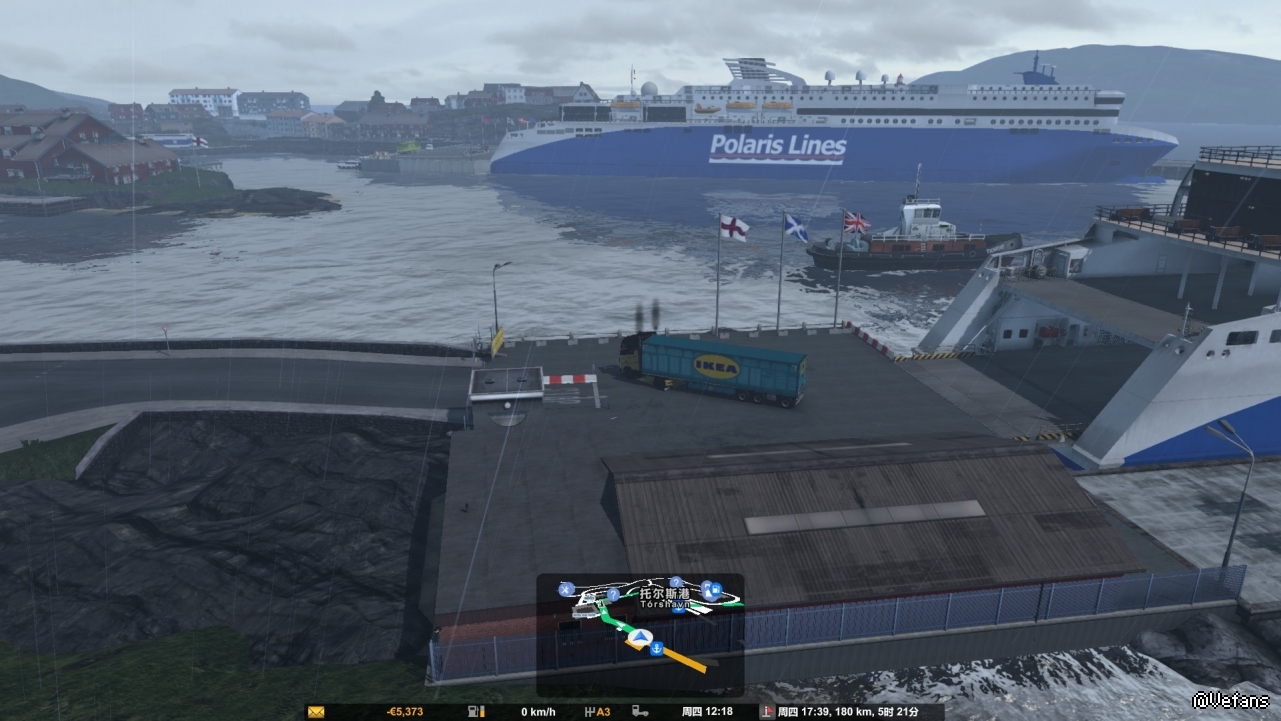Select the anchor port marker on minimap
The height and width of the screenshot is (721, 1281).
point(657,650)
